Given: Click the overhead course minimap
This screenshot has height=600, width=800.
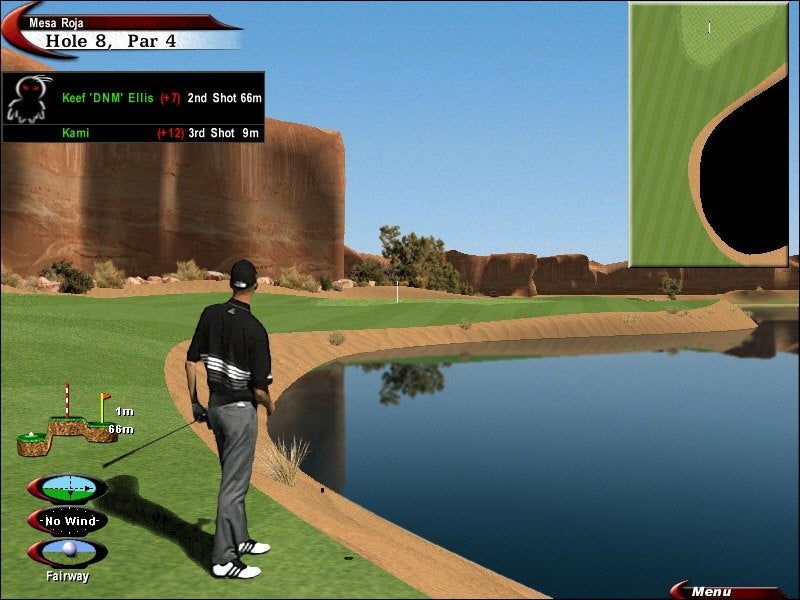Looking at the screenshot, I should (708, 133).
